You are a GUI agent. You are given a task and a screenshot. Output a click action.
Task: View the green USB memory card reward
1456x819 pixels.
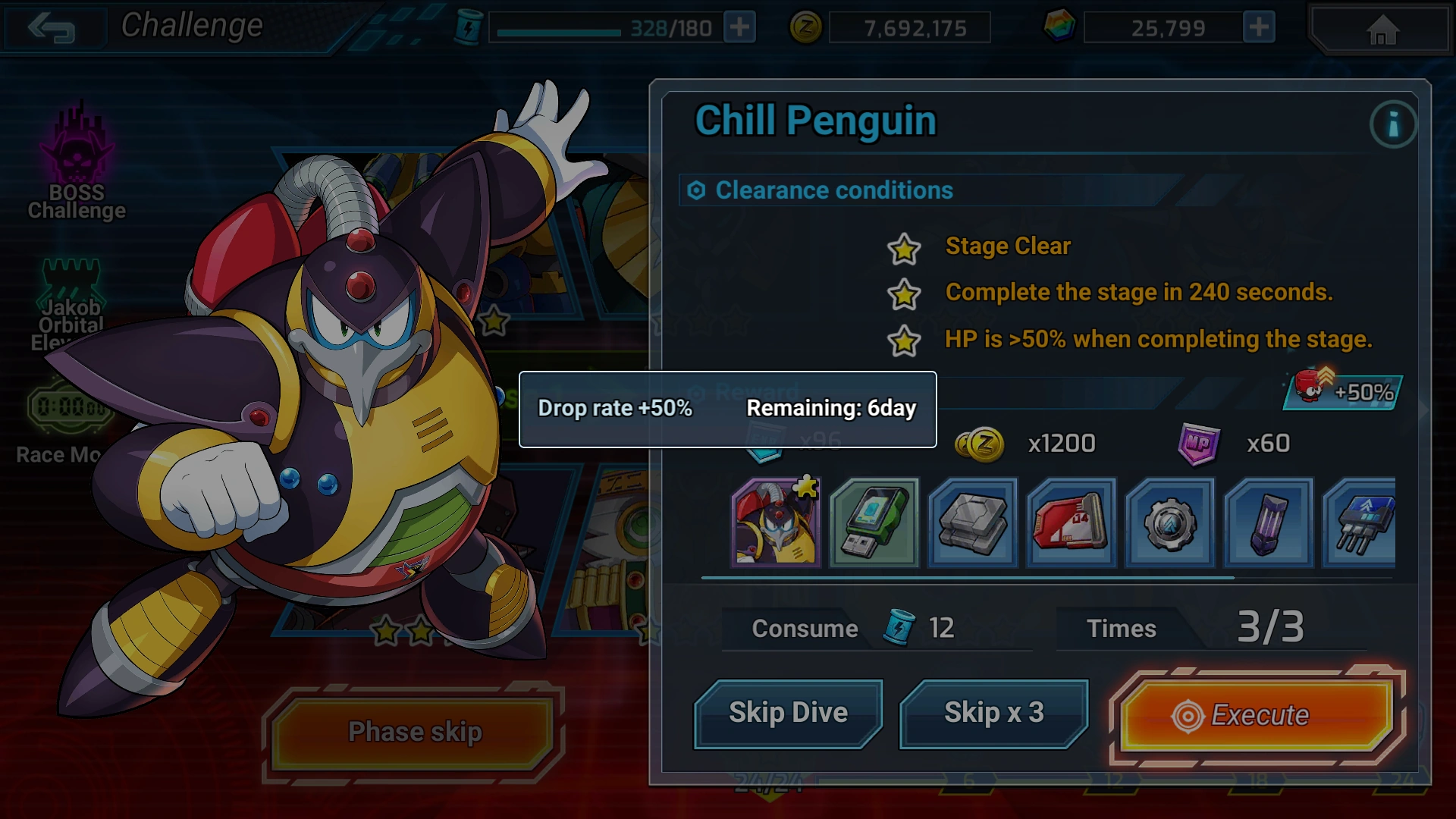click(x=874, y=522)
